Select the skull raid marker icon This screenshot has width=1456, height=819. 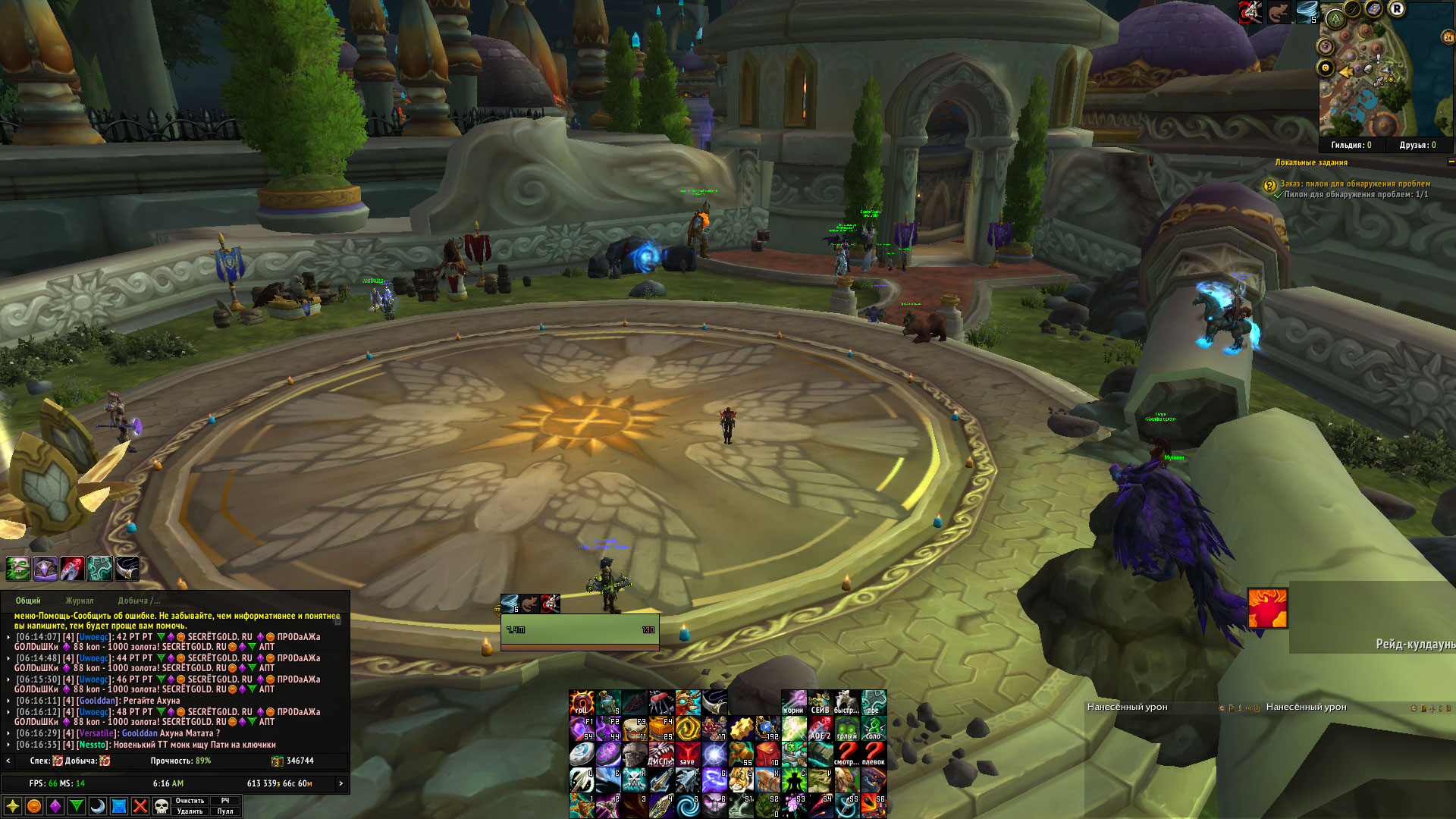tap(162, 806)
